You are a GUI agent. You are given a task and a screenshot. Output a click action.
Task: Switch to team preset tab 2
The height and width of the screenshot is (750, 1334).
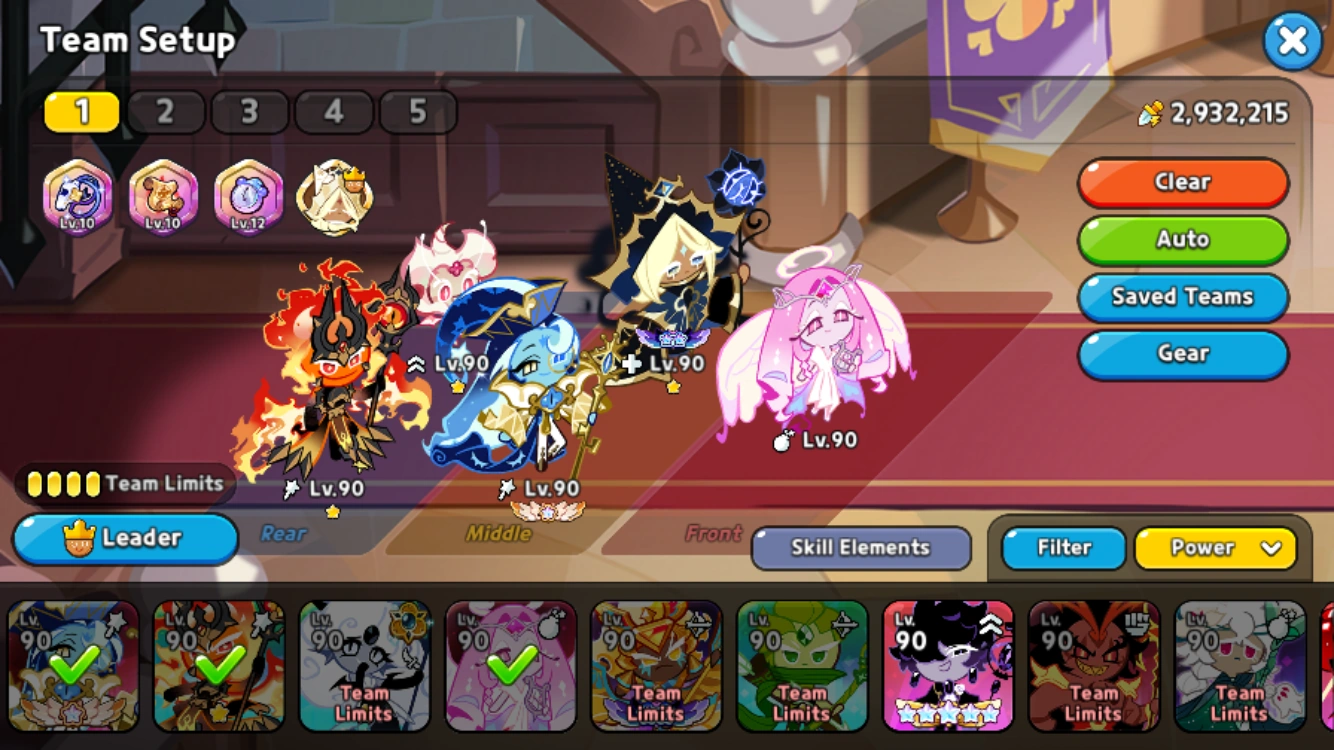tap(165, 110)
